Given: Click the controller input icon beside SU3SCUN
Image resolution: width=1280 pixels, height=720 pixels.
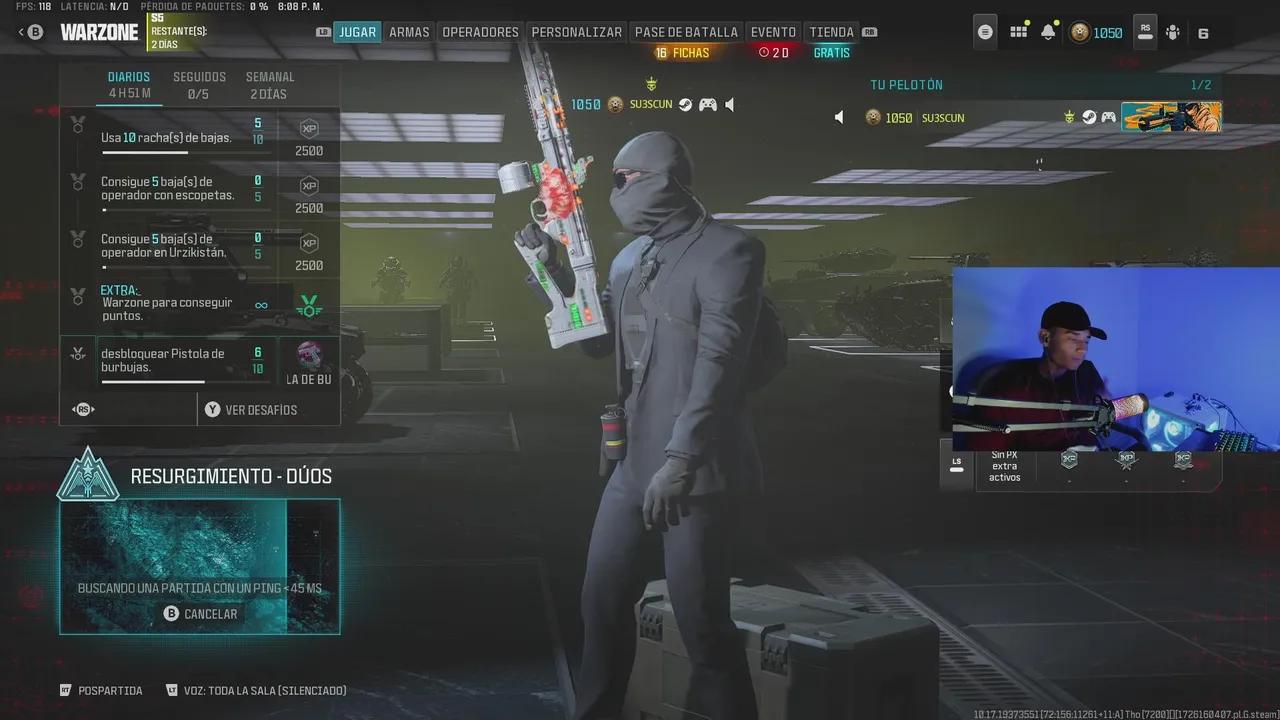Looking at the screenshot, I should 707,104.
